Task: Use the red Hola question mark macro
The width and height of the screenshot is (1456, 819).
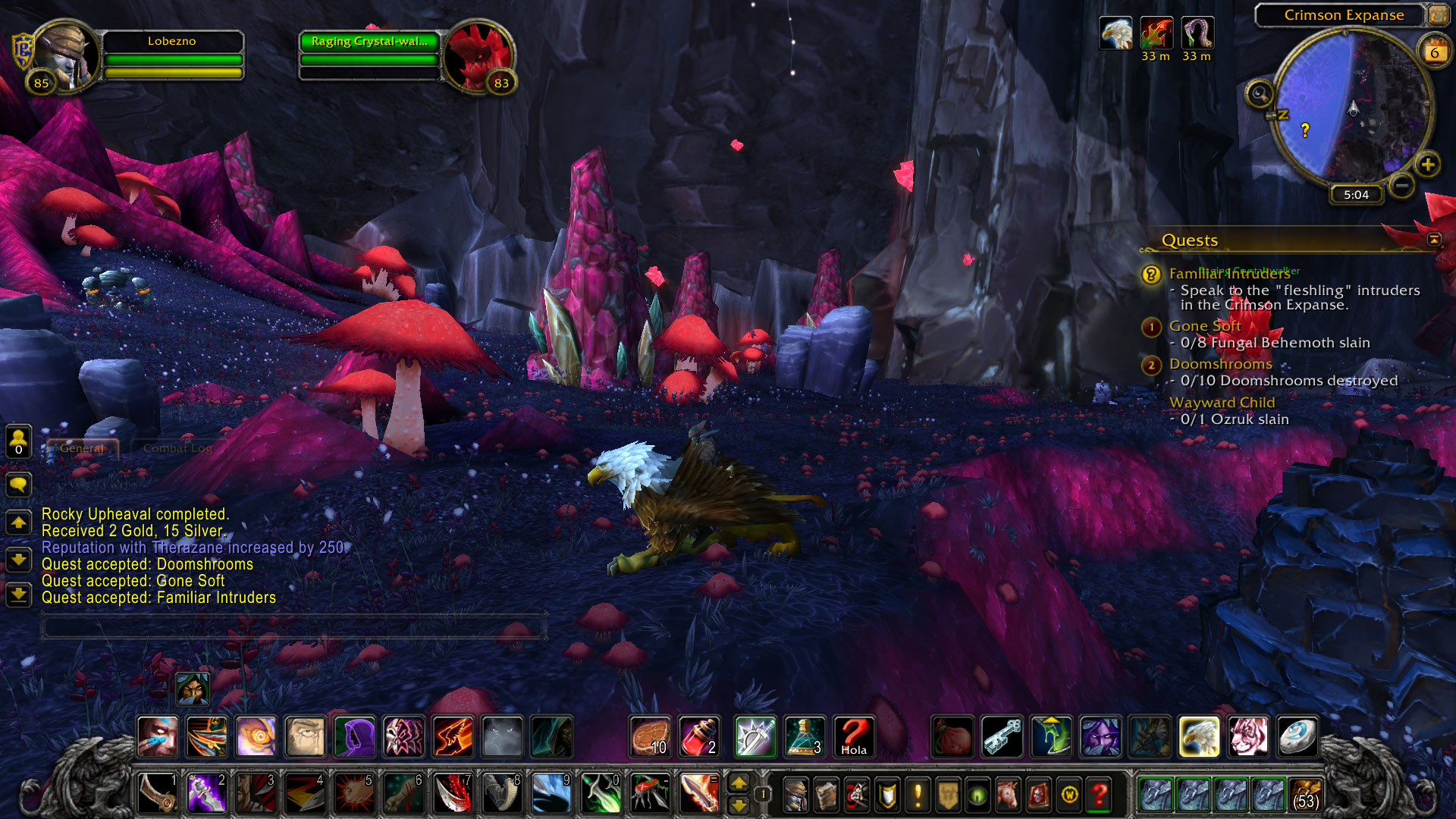Action: tap(854, 736)
